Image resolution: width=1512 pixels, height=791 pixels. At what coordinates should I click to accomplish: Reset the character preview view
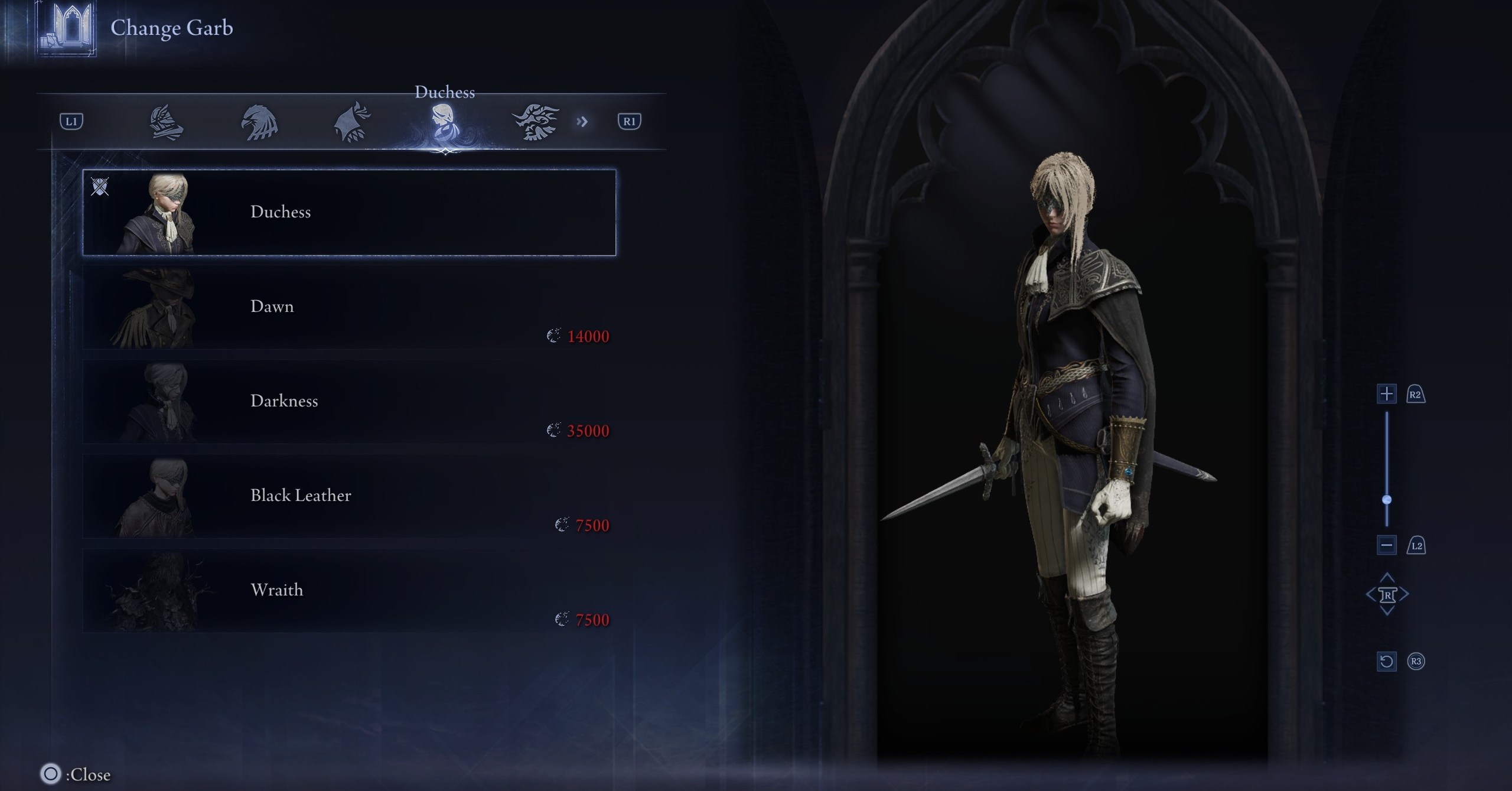[1387, 661]
